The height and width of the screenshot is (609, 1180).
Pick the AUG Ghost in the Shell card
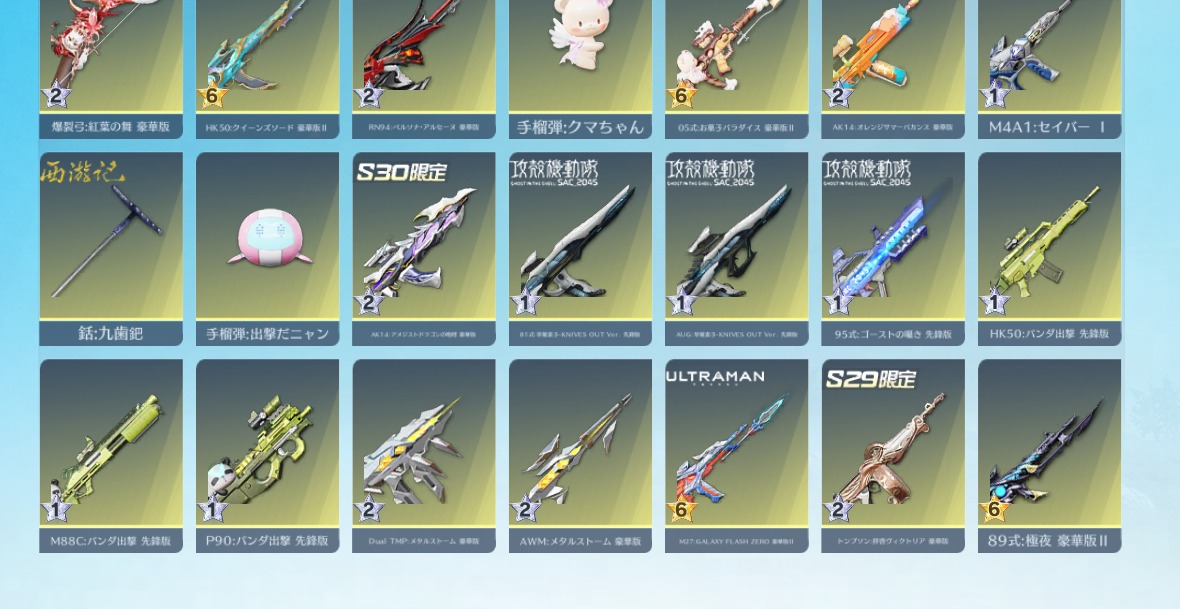(736, 248)
